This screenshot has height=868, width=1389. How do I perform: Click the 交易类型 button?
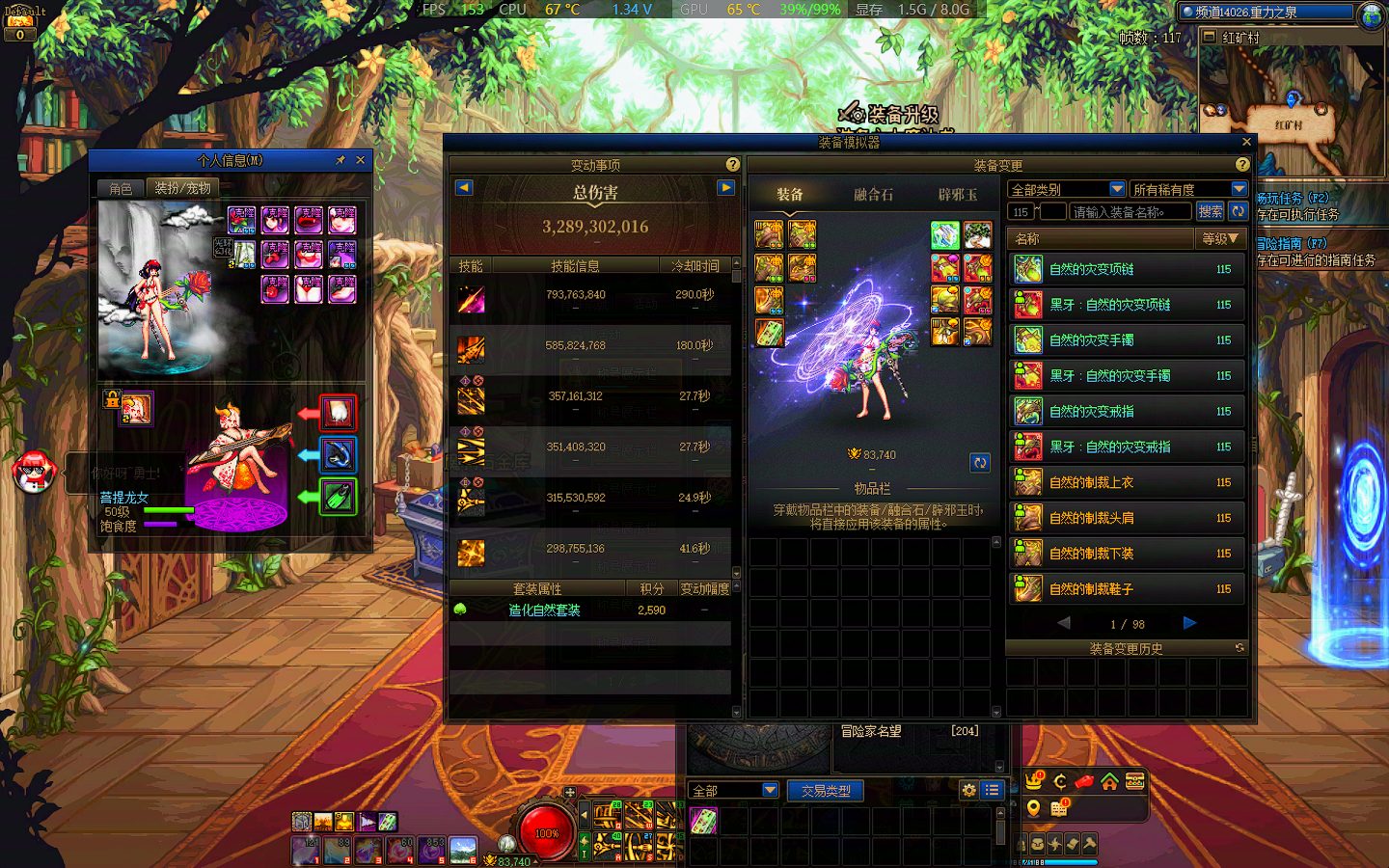826,791
